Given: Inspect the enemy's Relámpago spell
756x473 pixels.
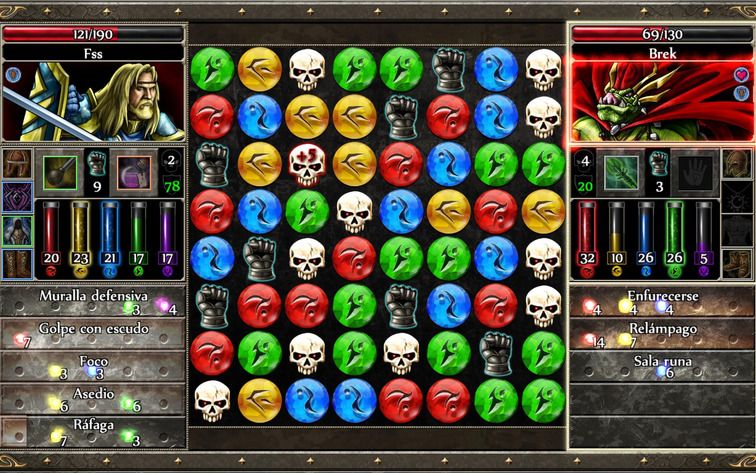Looking at the screenshot, I should 661,333.
